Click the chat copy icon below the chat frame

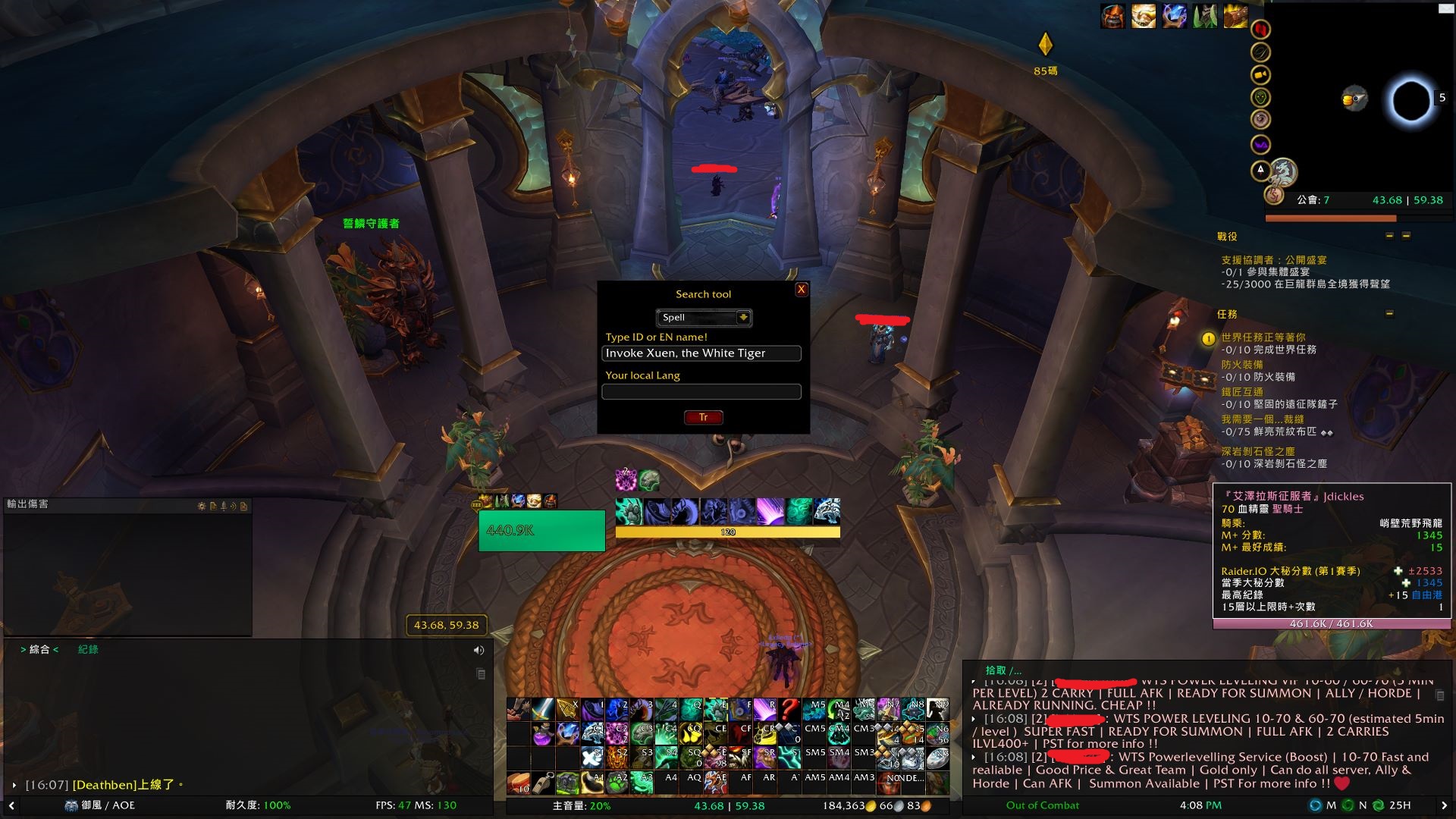[x=480, y=673]
